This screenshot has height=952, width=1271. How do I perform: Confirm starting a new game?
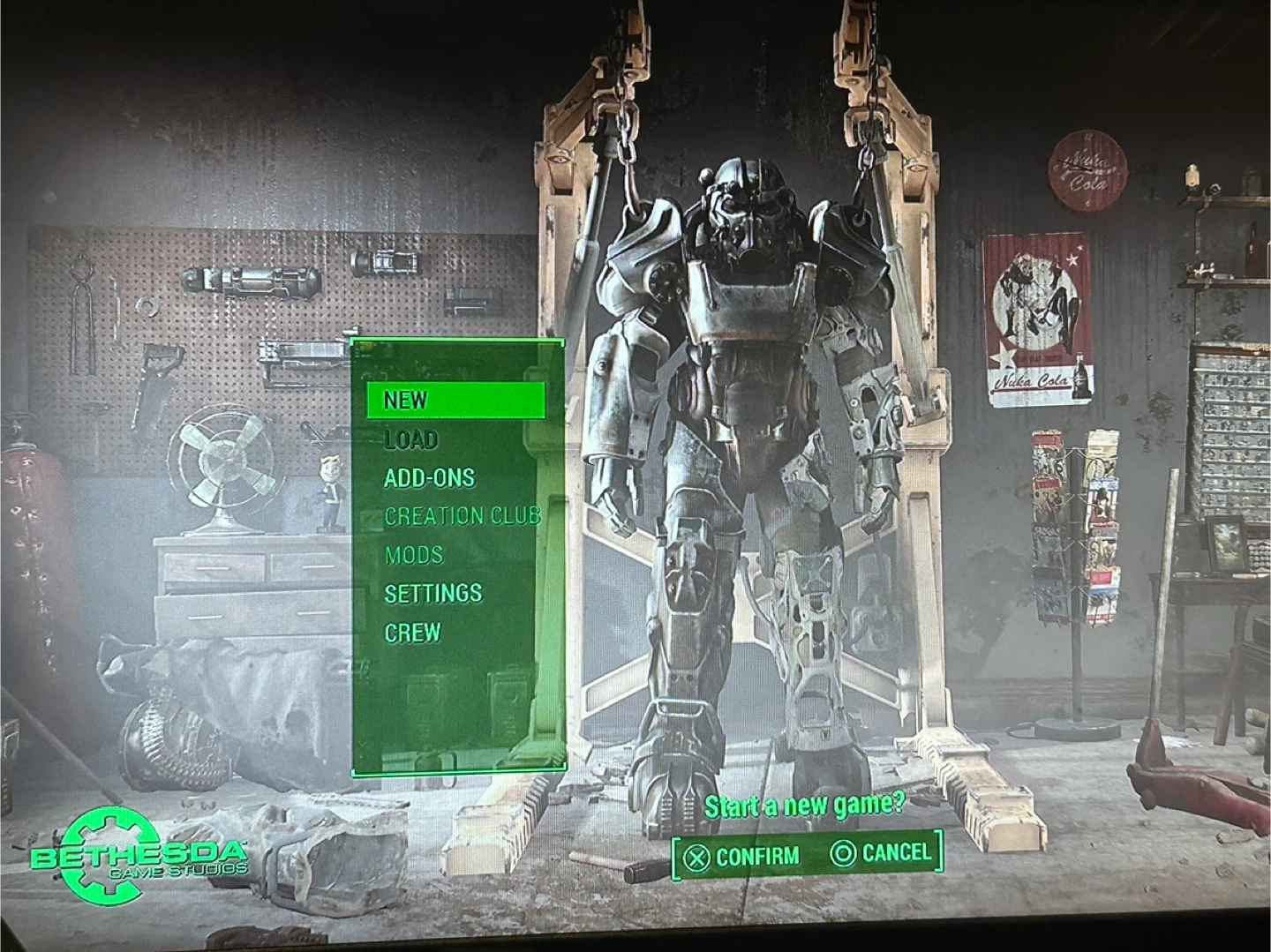tap(742, 856)
